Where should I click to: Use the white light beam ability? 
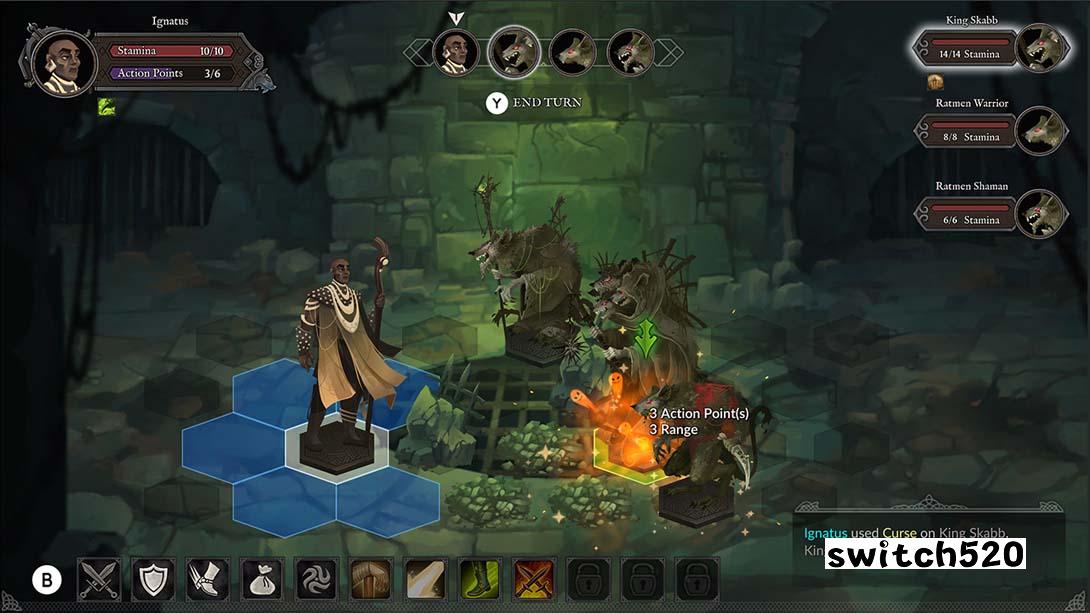(x=425, y=579)
